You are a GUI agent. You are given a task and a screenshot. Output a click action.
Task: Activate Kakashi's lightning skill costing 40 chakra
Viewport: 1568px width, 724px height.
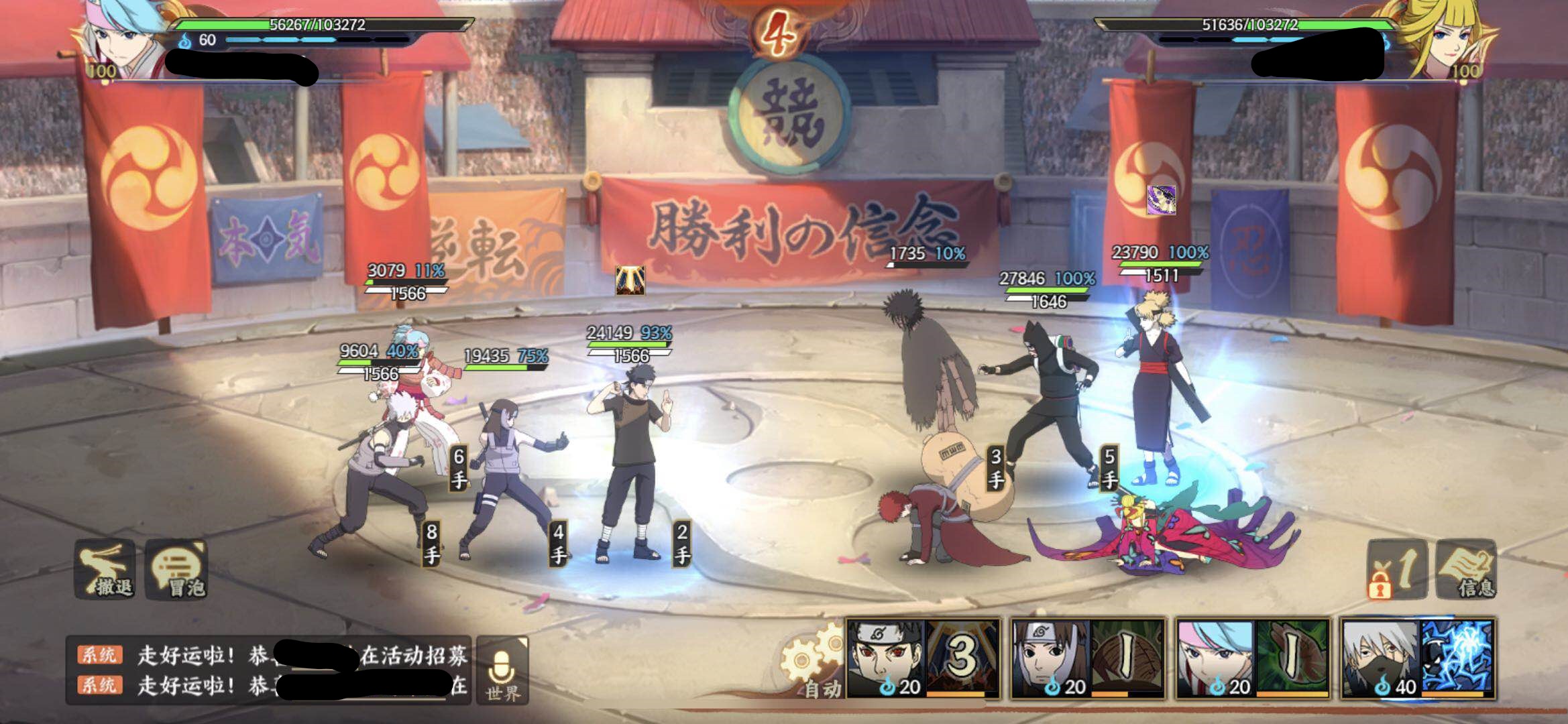[1418, 659]
